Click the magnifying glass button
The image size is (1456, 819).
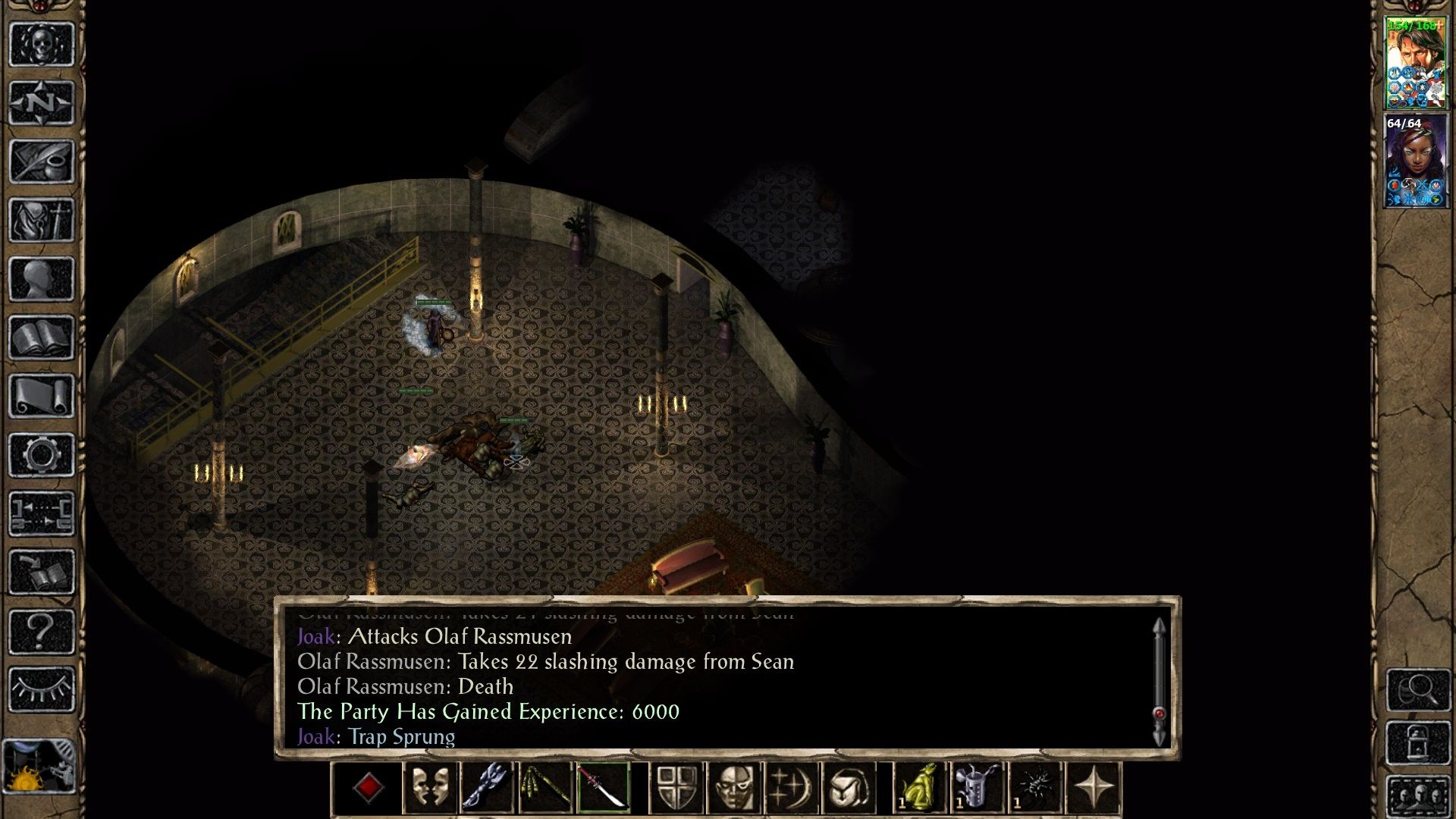[1419, 689]
